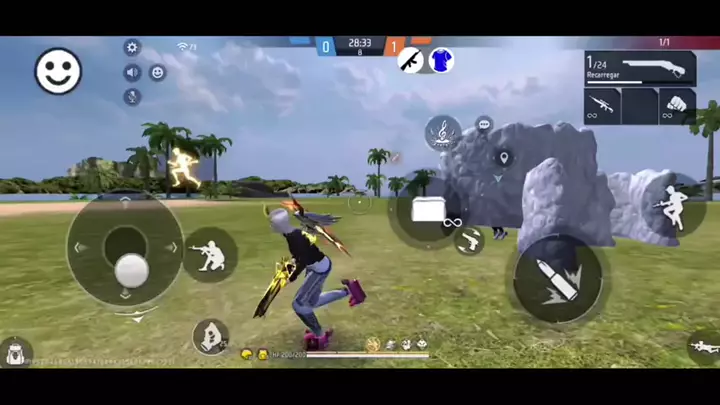Open the gear settings menu

click(x=132, y=48)
